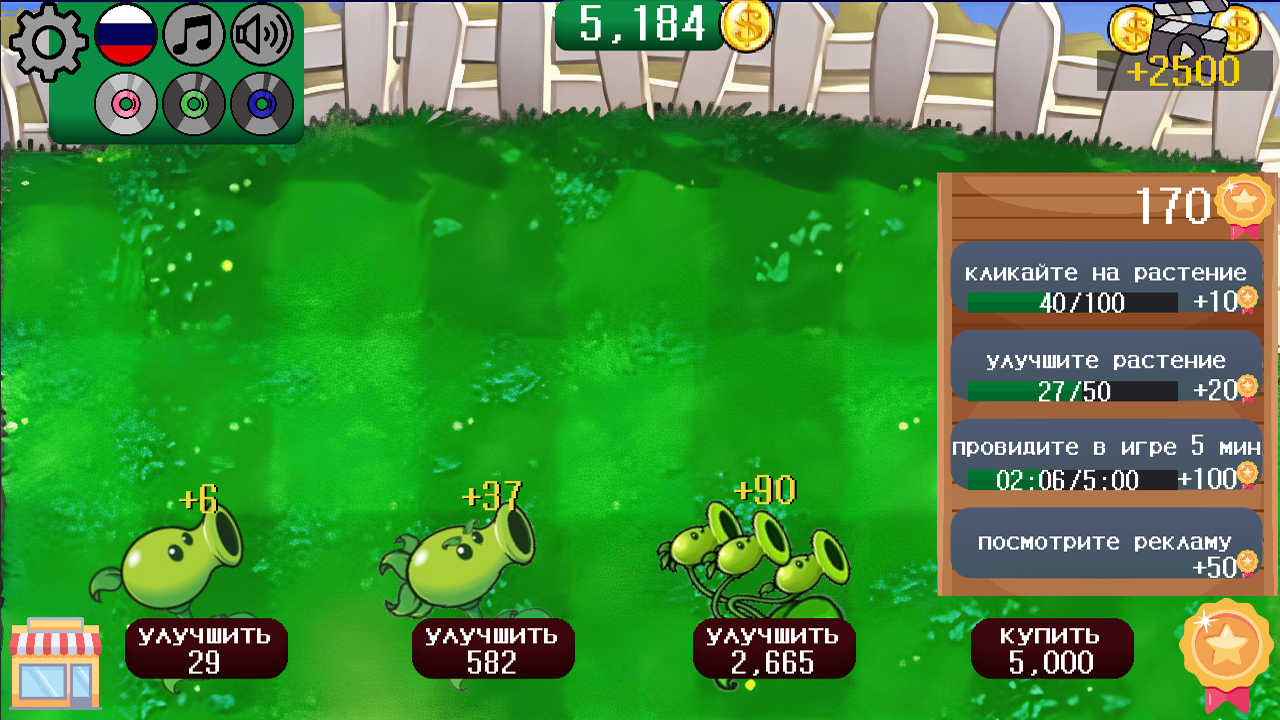Image resolution: width=1280 pixels, height=720 pixels.
Task: Select the green music disc
Action: point(195,103)
